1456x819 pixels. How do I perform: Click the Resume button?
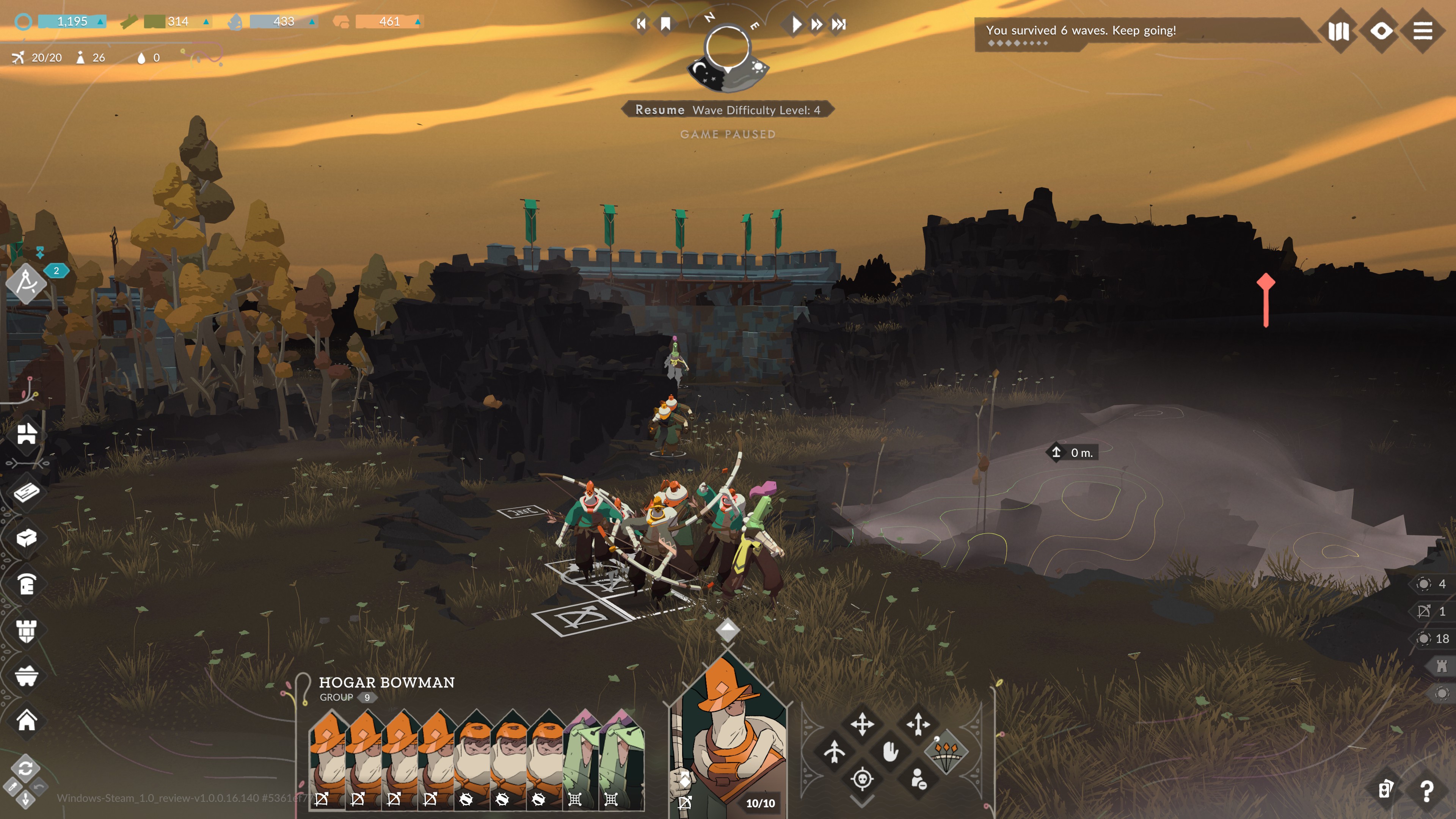point(659,110)
